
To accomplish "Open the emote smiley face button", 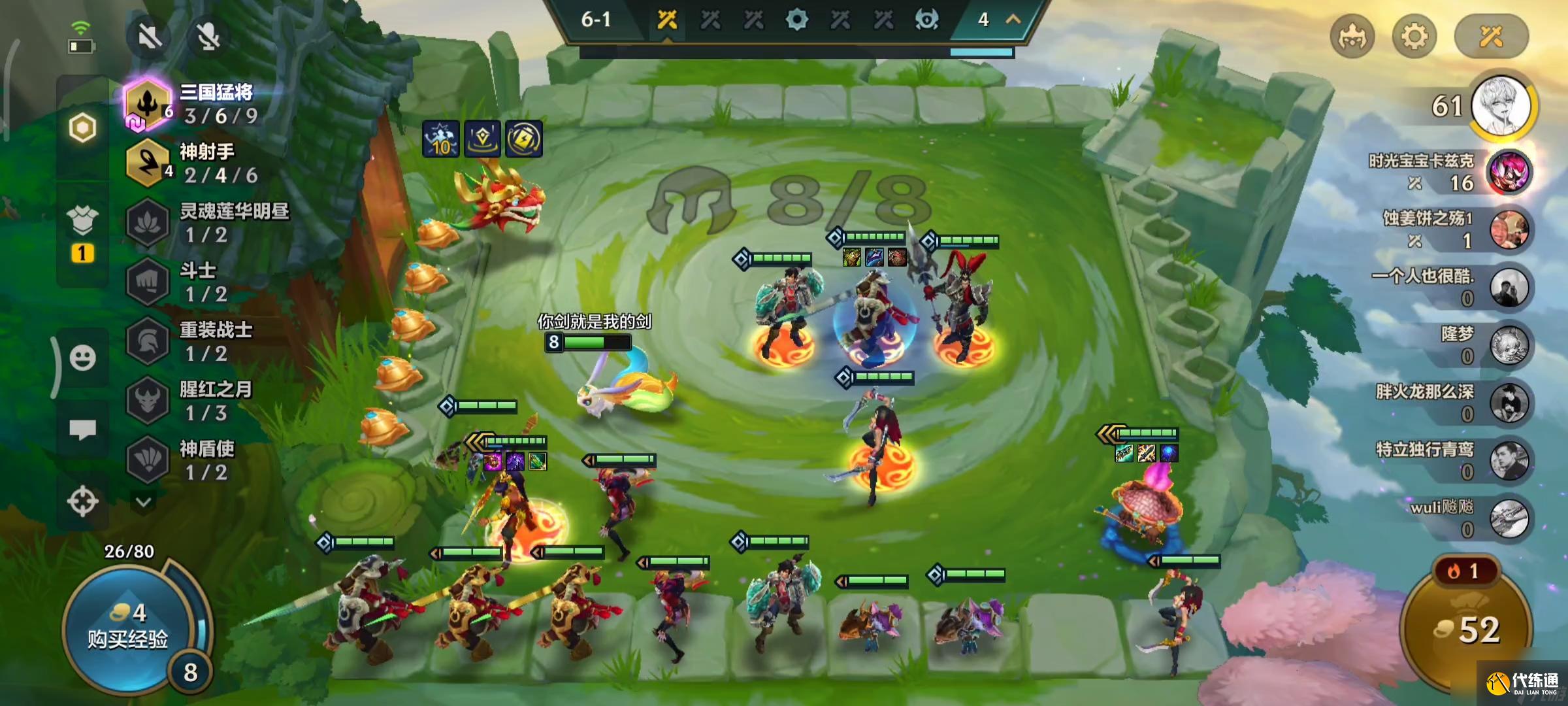I will 82,358.
